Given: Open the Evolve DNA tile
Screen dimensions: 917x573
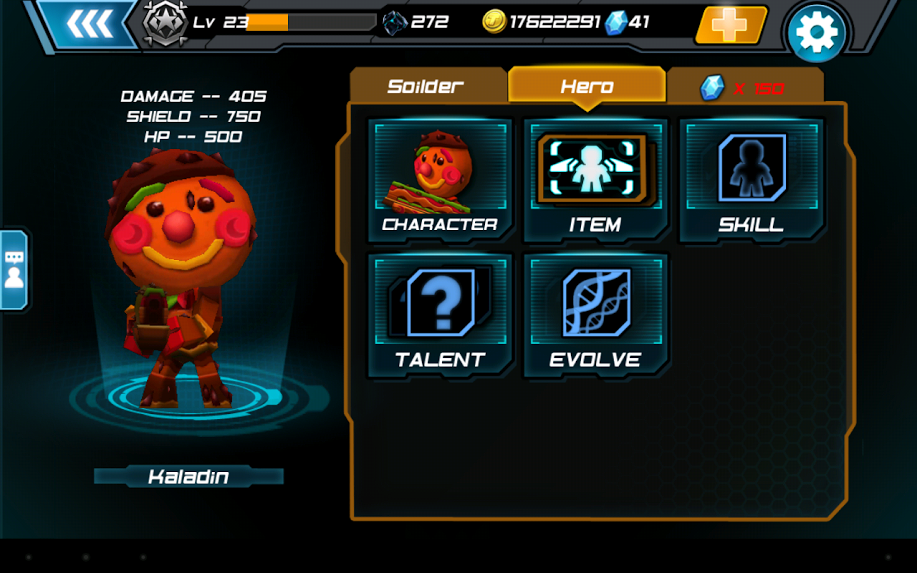Looking at the screenshot, I should tap(595, 315).
